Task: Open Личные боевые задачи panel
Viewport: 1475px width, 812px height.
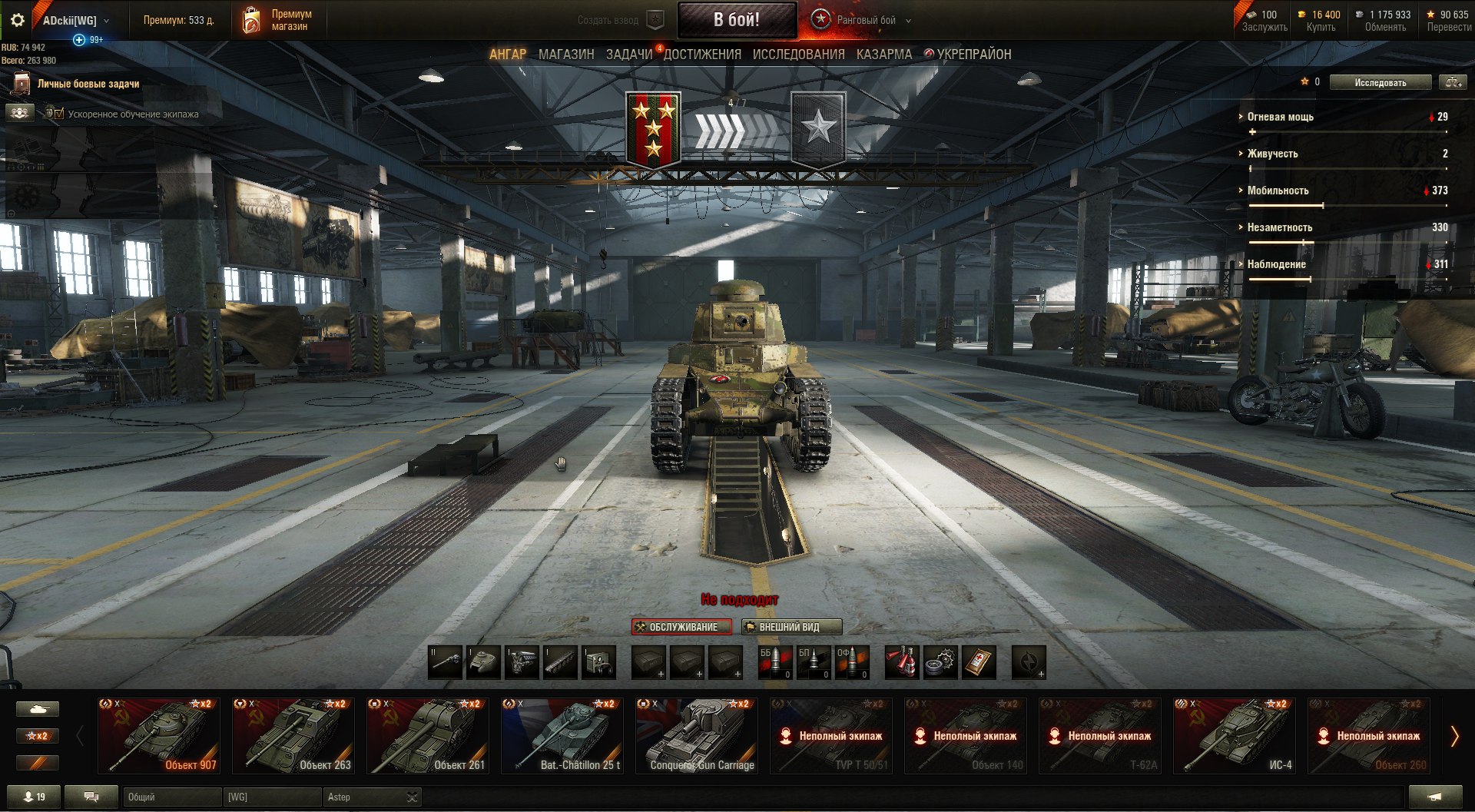Action: 88,84
